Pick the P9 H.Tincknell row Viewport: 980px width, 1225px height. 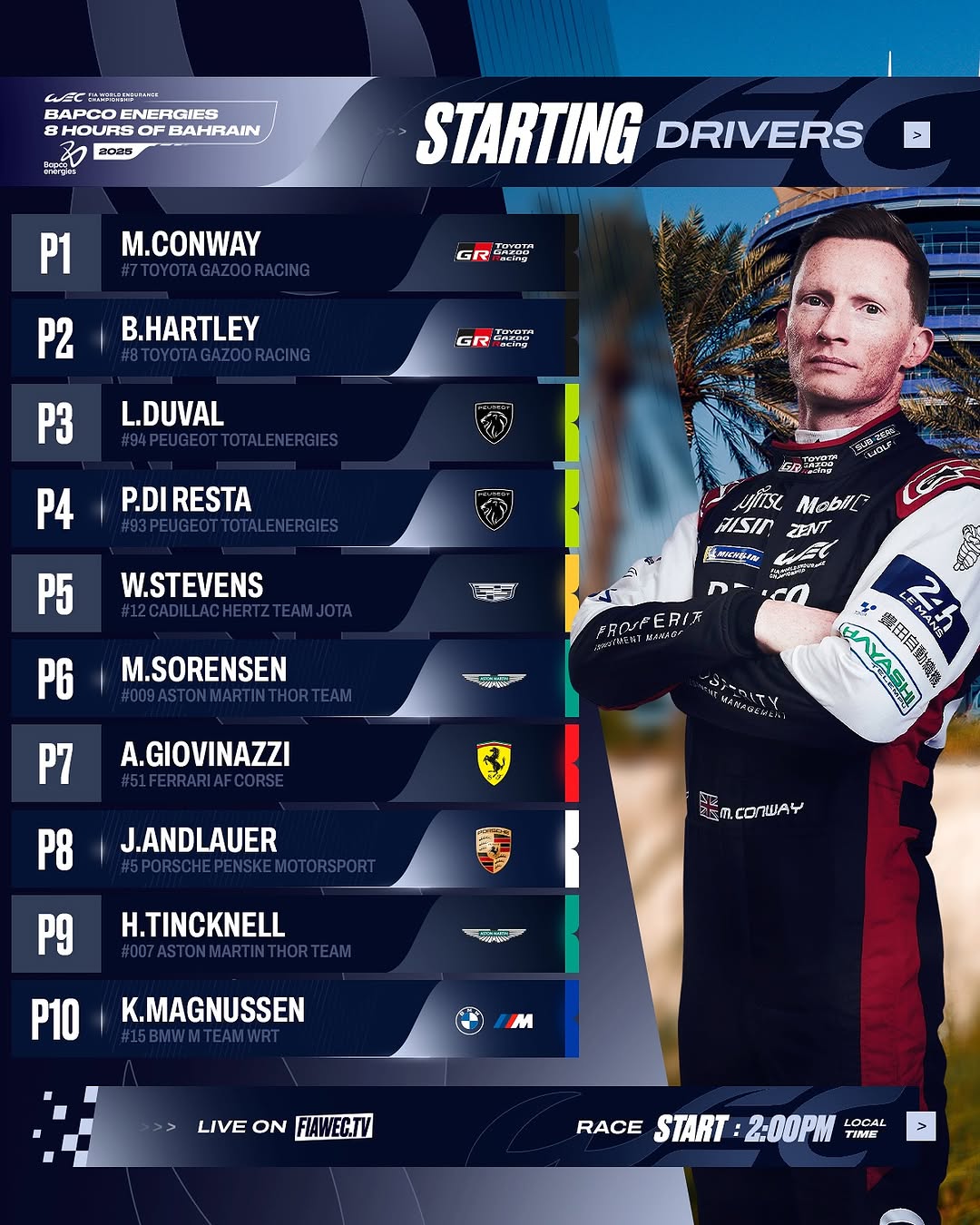[x=294, y=935]
